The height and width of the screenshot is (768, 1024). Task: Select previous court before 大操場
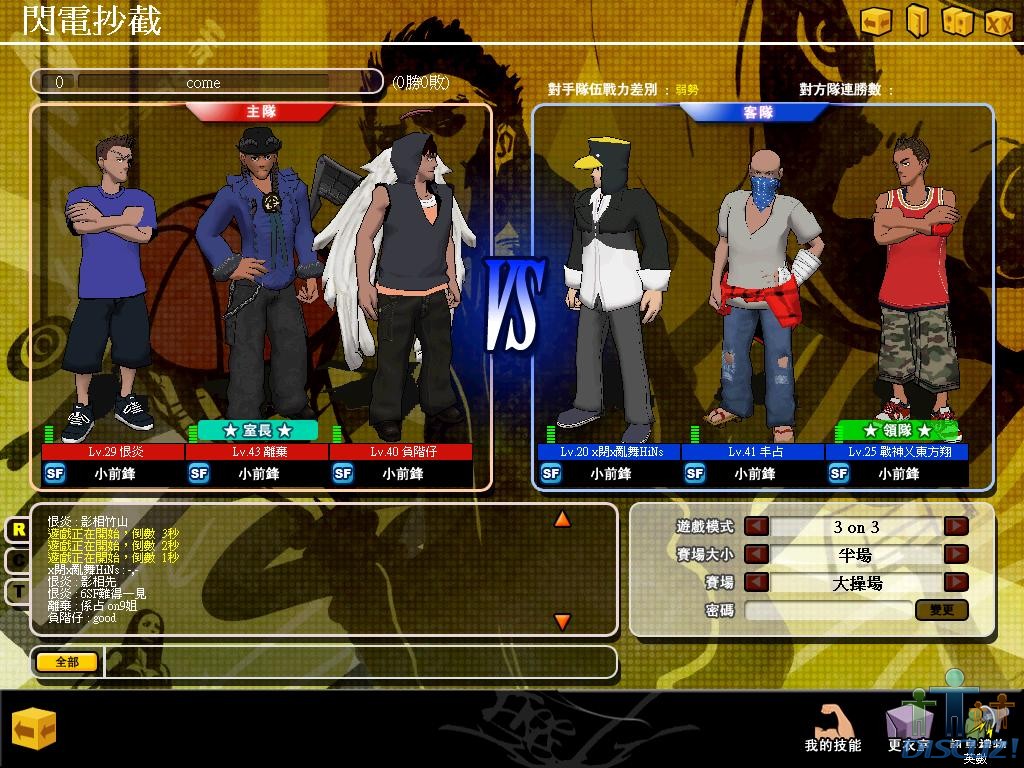click(x=756, y=582)
